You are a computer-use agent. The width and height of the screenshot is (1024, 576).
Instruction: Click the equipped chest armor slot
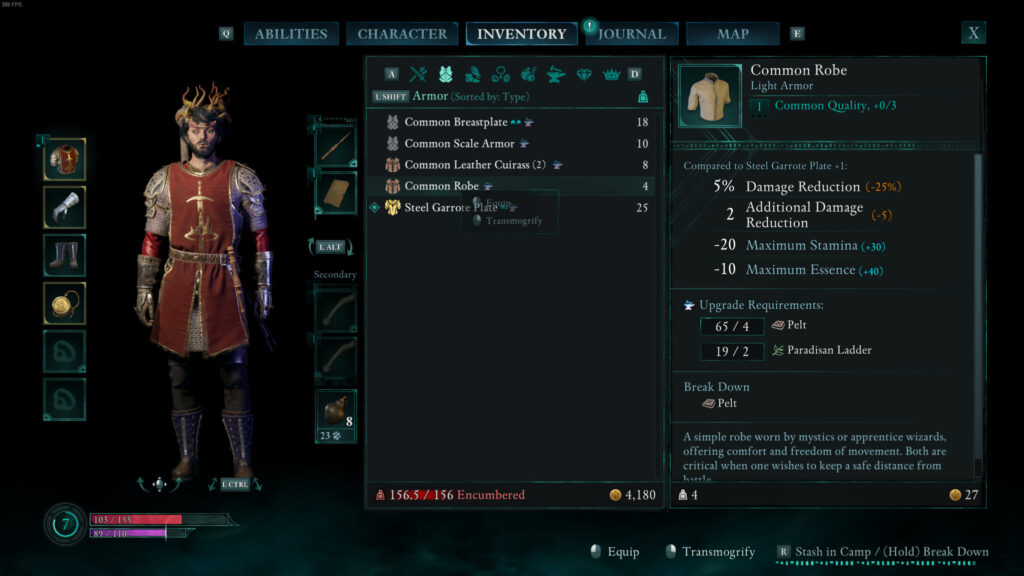[64, 159]
